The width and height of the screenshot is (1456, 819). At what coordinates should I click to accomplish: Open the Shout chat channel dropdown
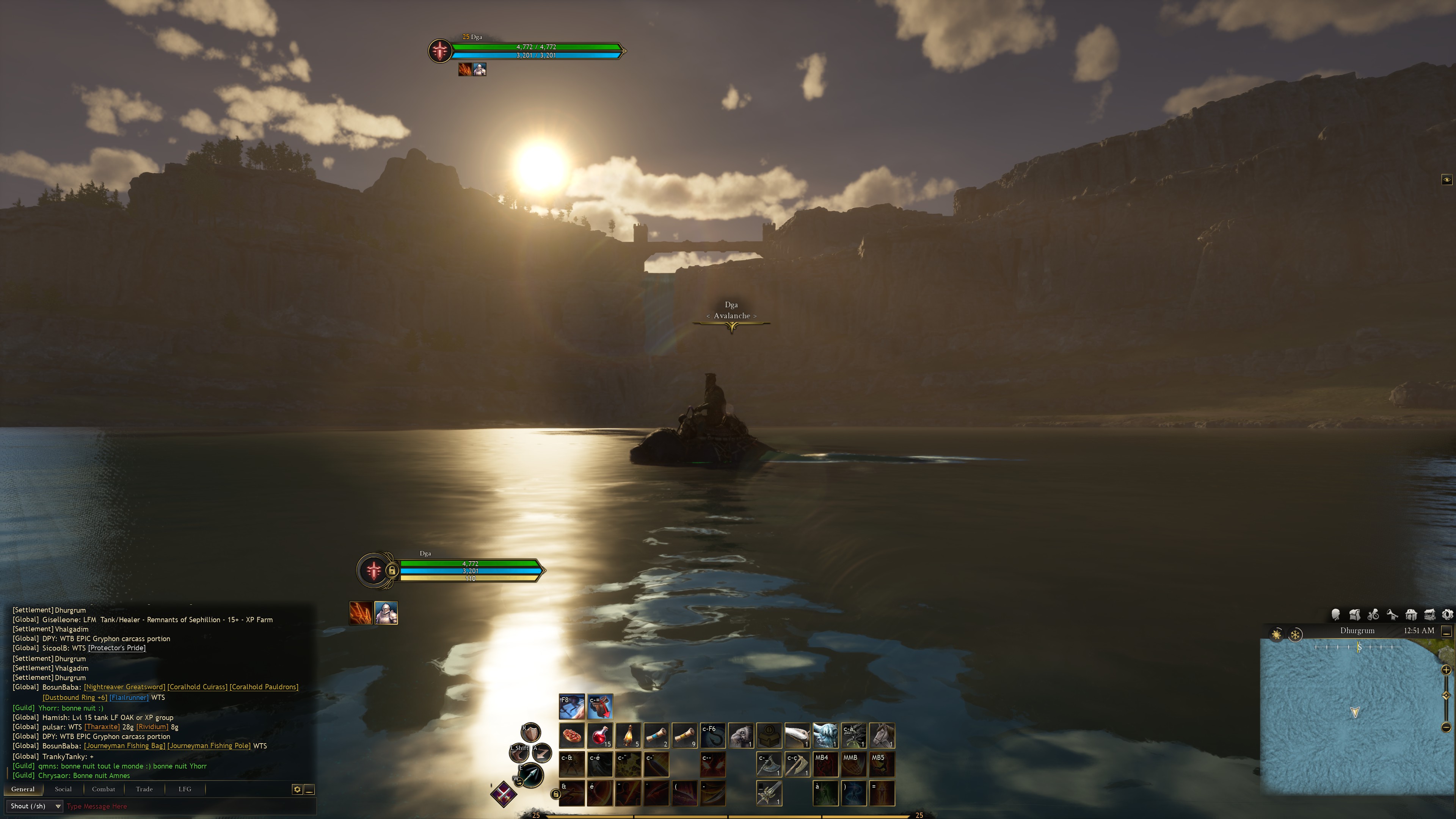click(x=35, y=806)
